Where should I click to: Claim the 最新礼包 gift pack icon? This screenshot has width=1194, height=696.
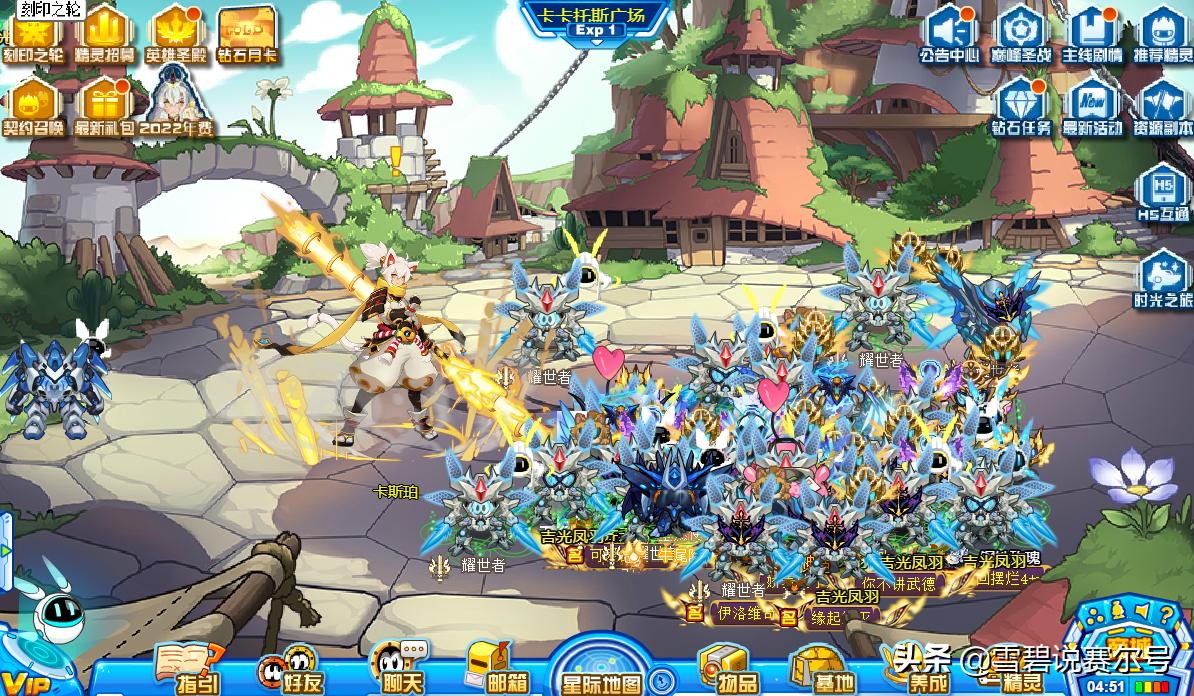click(104, 107)
